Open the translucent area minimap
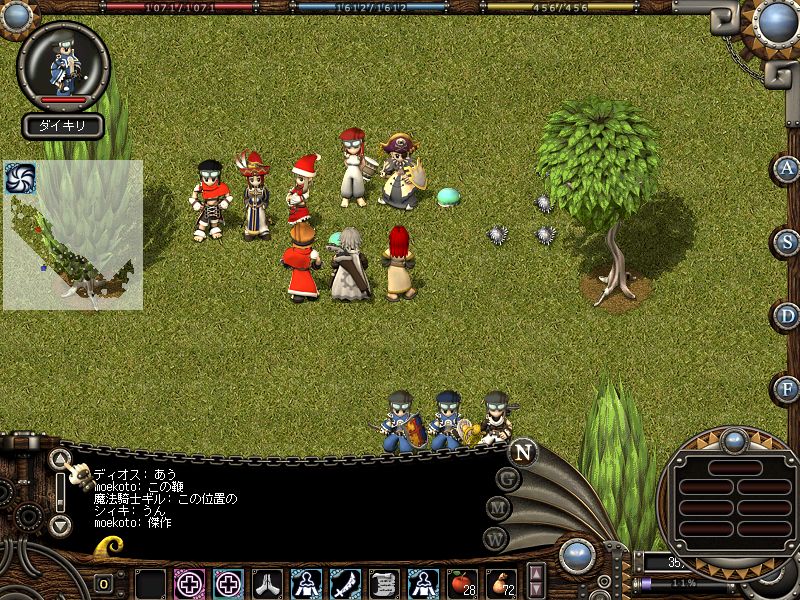Image resolution: width=800 pixels, height=600 pixels. 72,235
